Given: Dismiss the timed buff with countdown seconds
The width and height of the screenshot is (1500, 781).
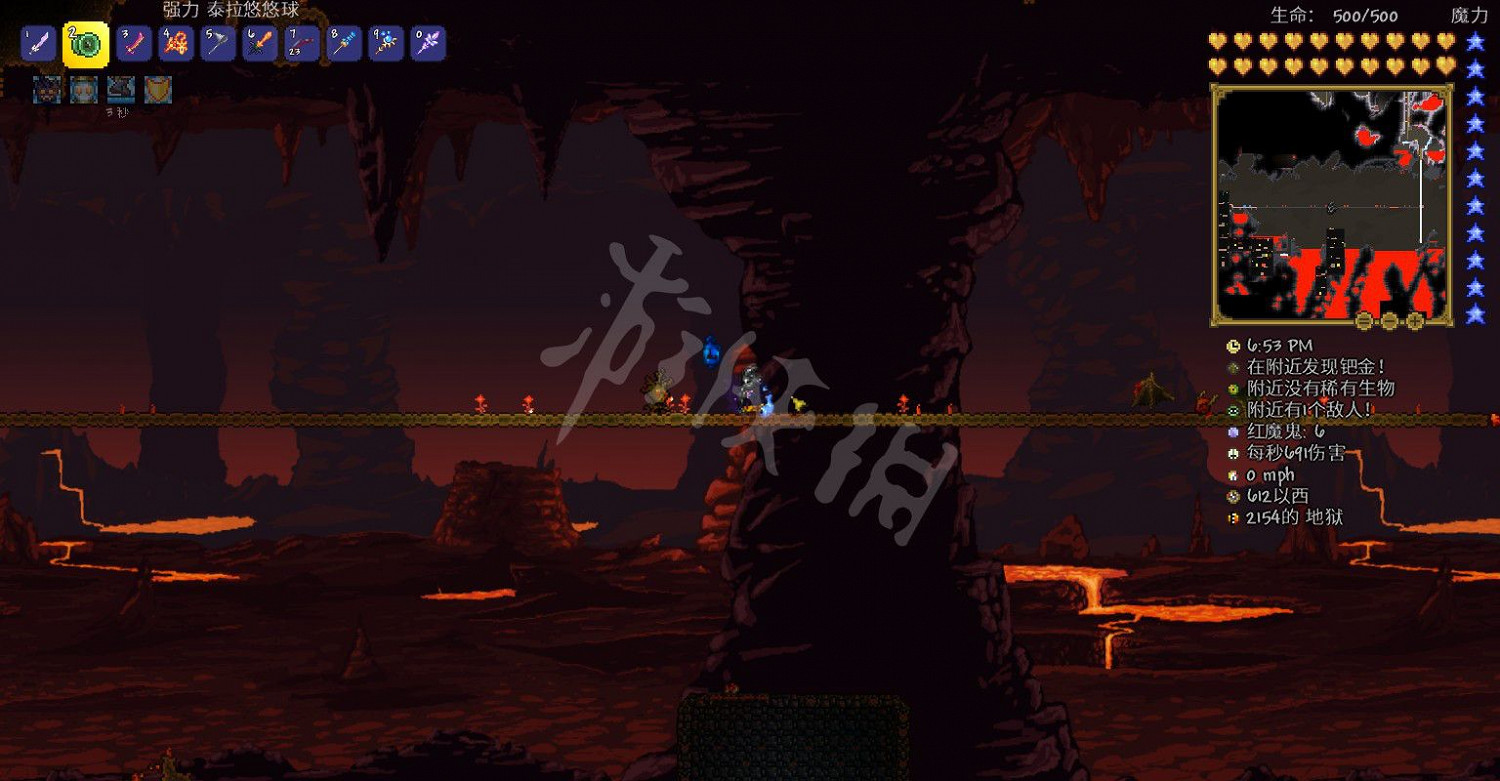Looking at the screenshot, I should point(121,90).
